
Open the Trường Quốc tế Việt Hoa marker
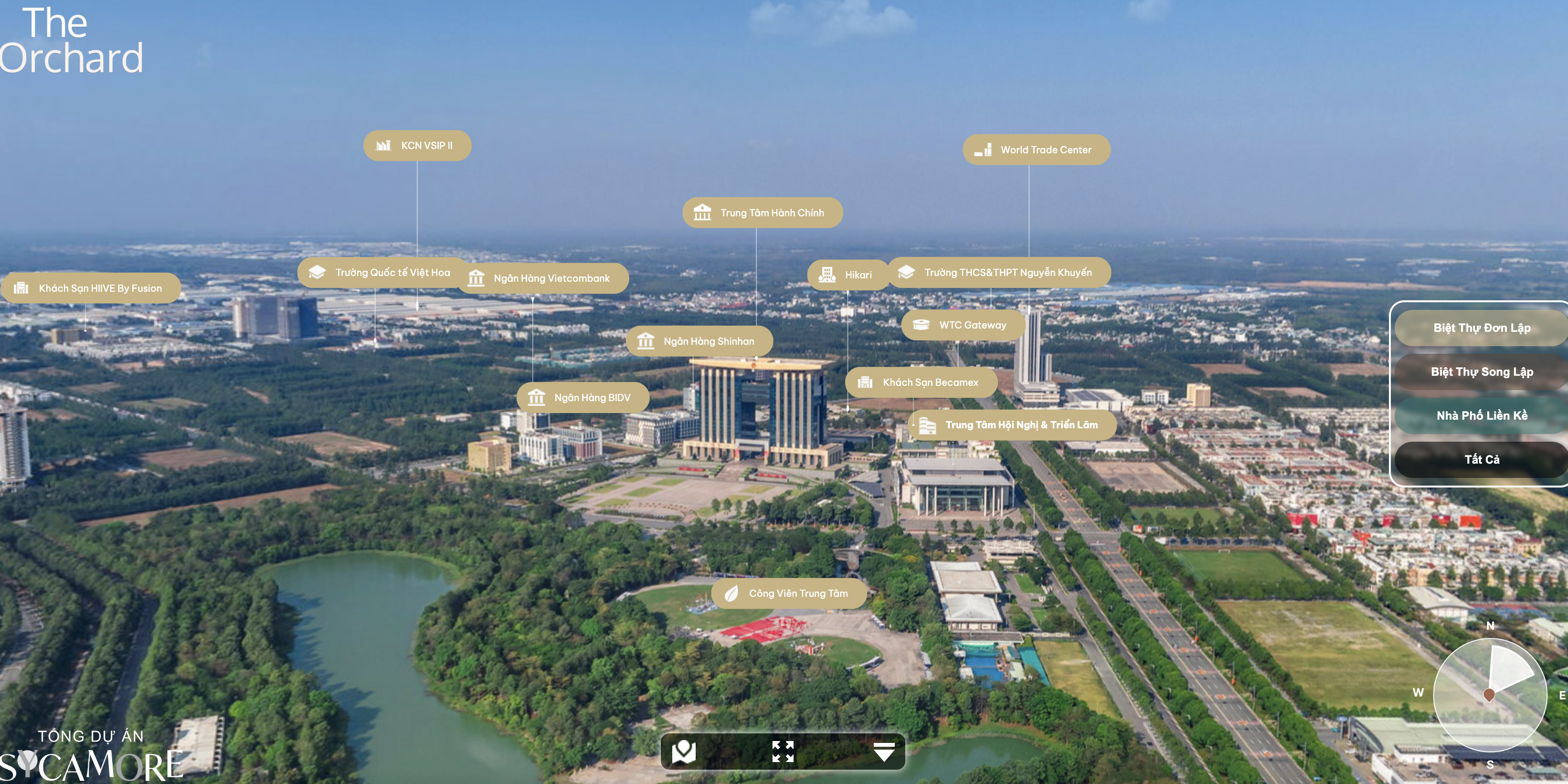[x=382, y=272]
